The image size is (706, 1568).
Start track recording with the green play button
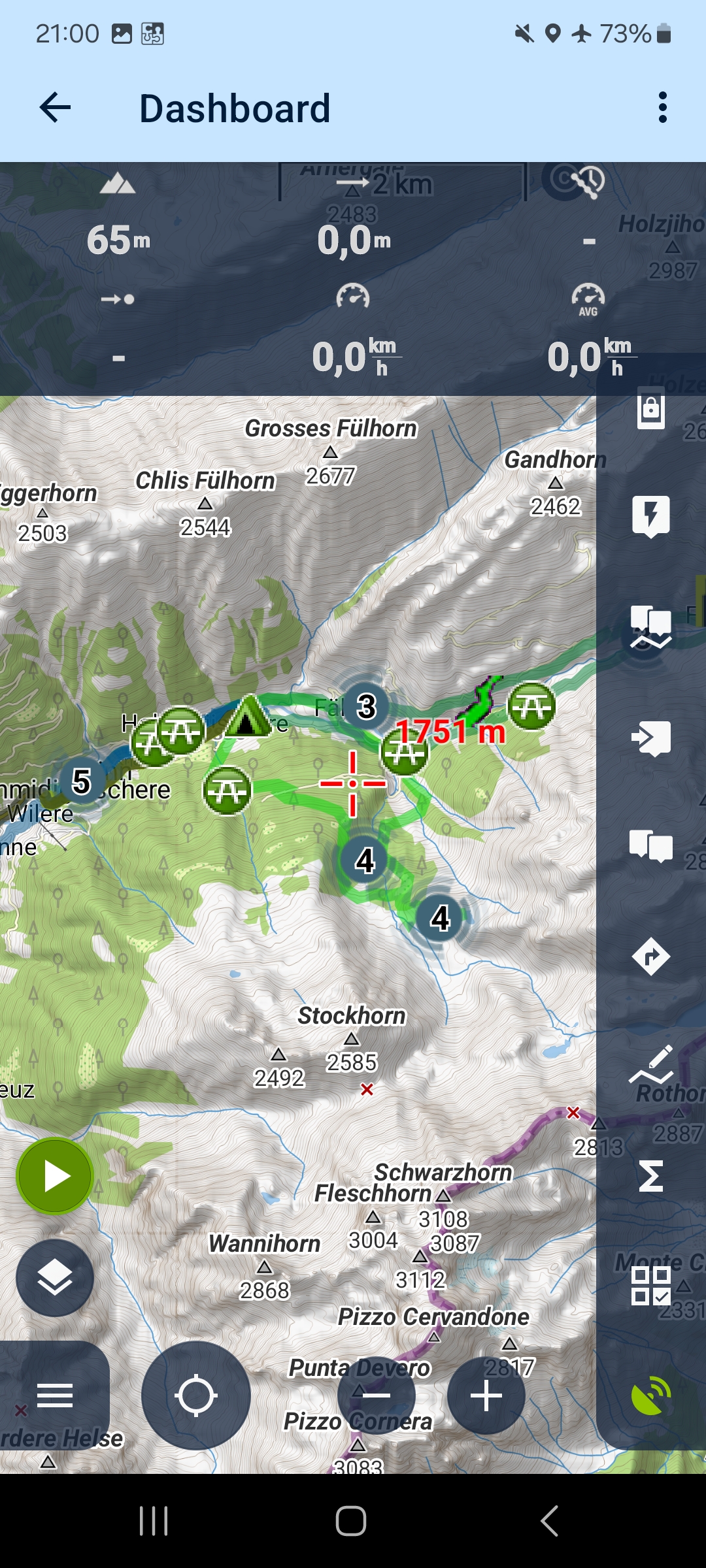pos(55,1176)
